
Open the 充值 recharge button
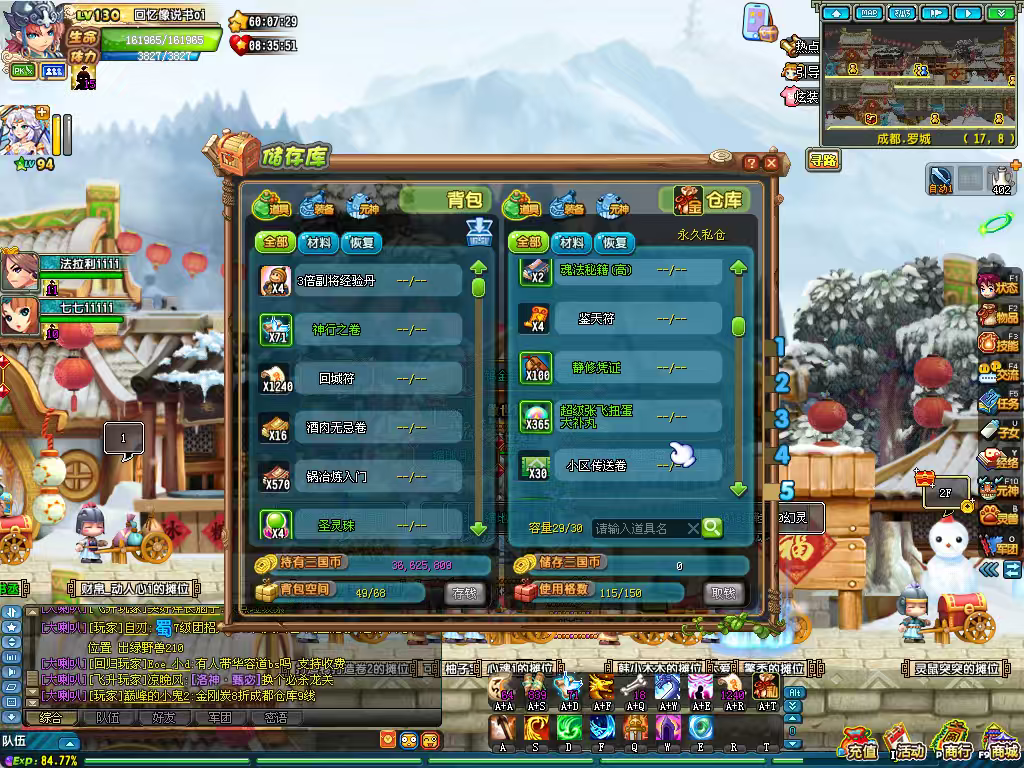click(859, 746)
